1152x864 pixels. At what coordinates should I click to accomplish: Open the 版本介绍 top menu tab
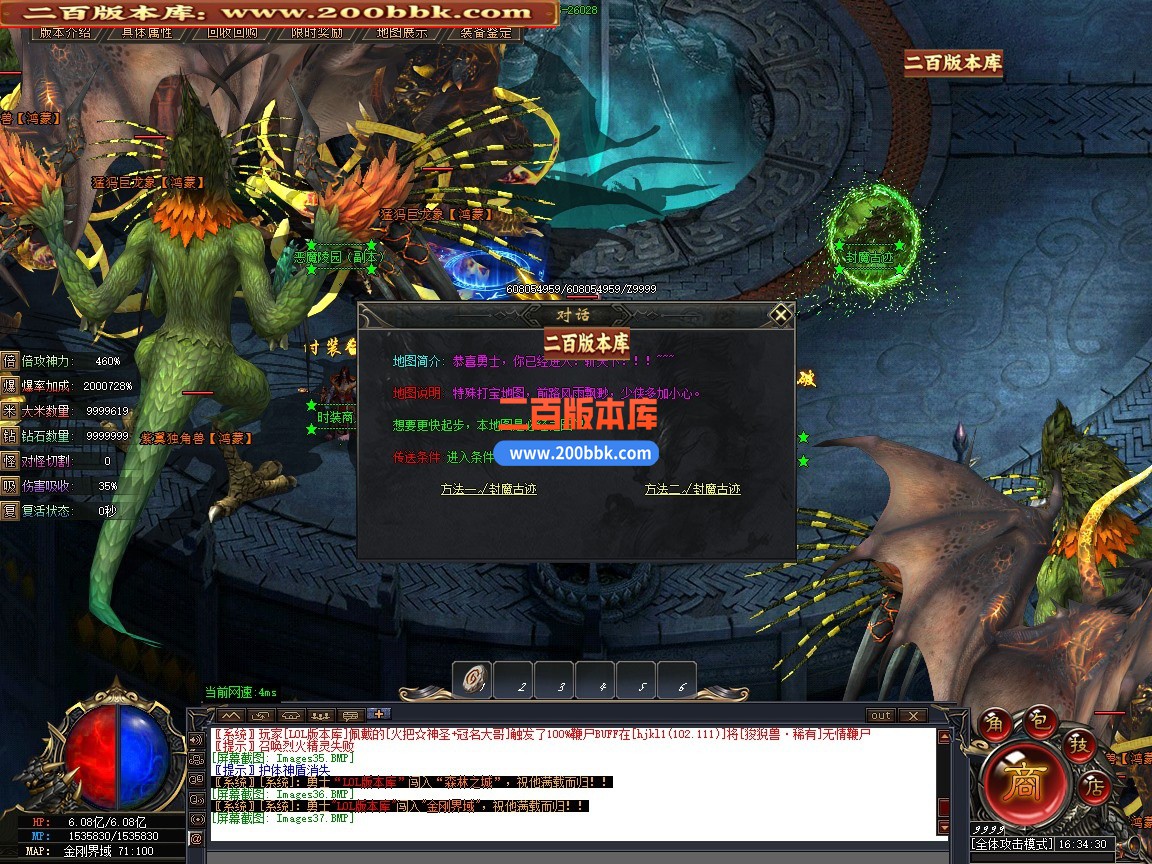tap(66, 32)
